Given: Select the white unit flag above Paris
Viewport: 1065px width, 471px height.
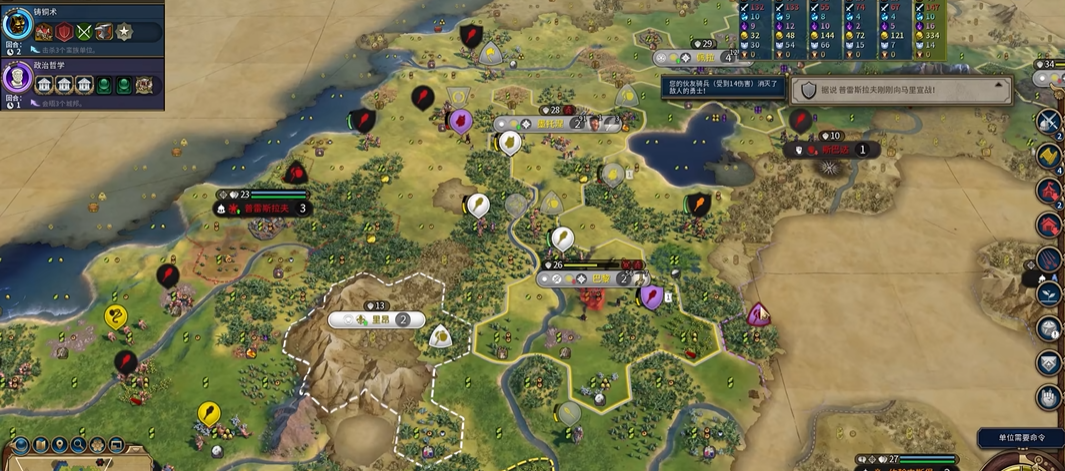Looking at the screenshot, I should [x=562, y=239].
